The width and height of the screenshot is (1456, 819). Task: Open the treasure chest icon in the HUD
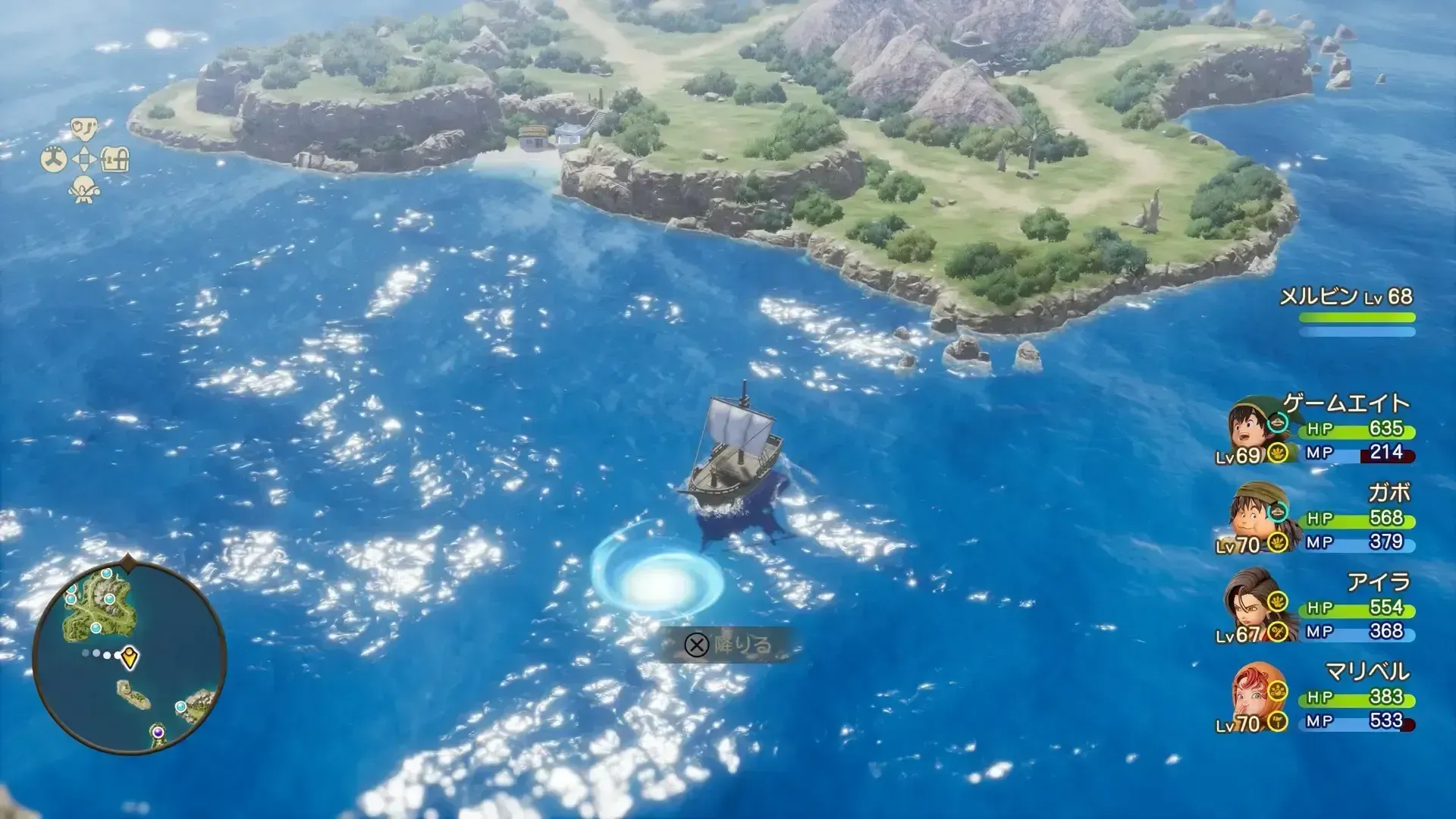[115, 158]
